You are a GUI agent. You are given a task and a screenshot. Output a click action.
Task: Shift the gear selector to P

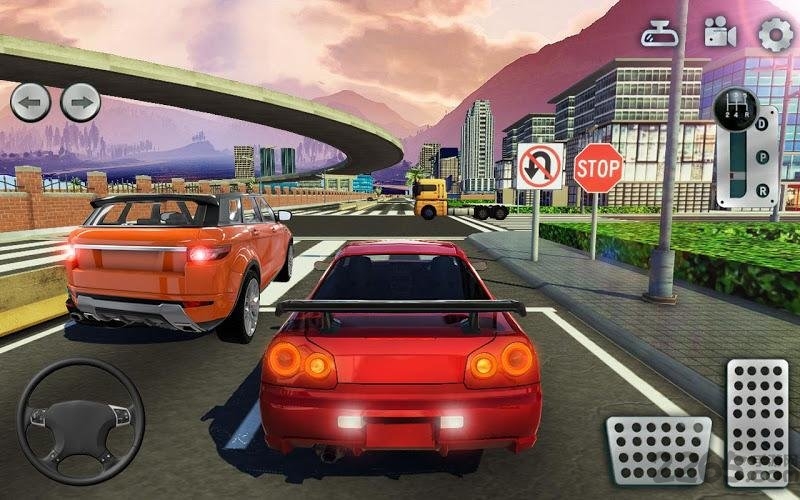click(x=762, y=157)
